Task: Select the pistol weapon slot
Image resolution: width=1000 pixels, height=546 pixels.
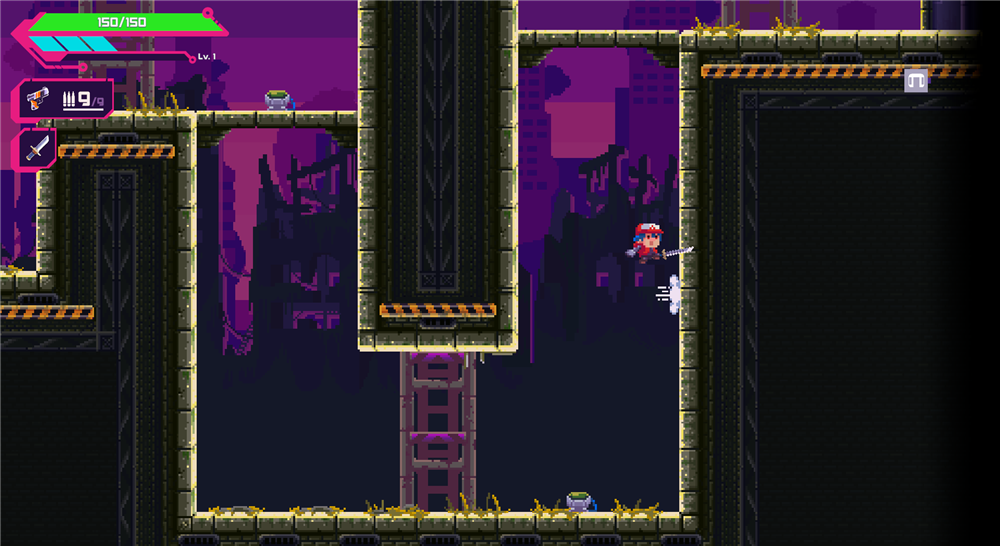Action: coord(38,99)
